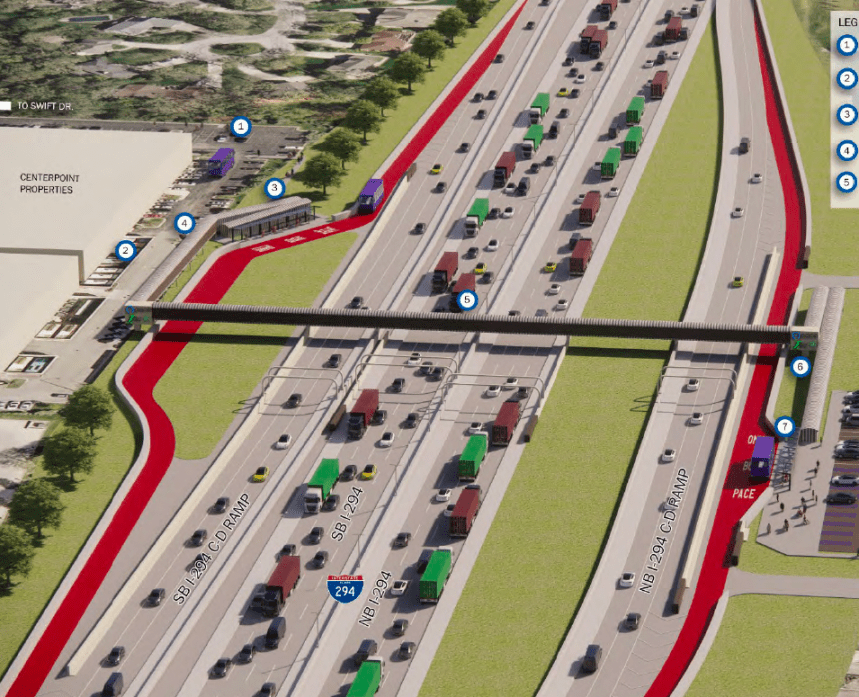Select map marker 4 on the walkway
This screenshot has width=859, height=697.
184,224
